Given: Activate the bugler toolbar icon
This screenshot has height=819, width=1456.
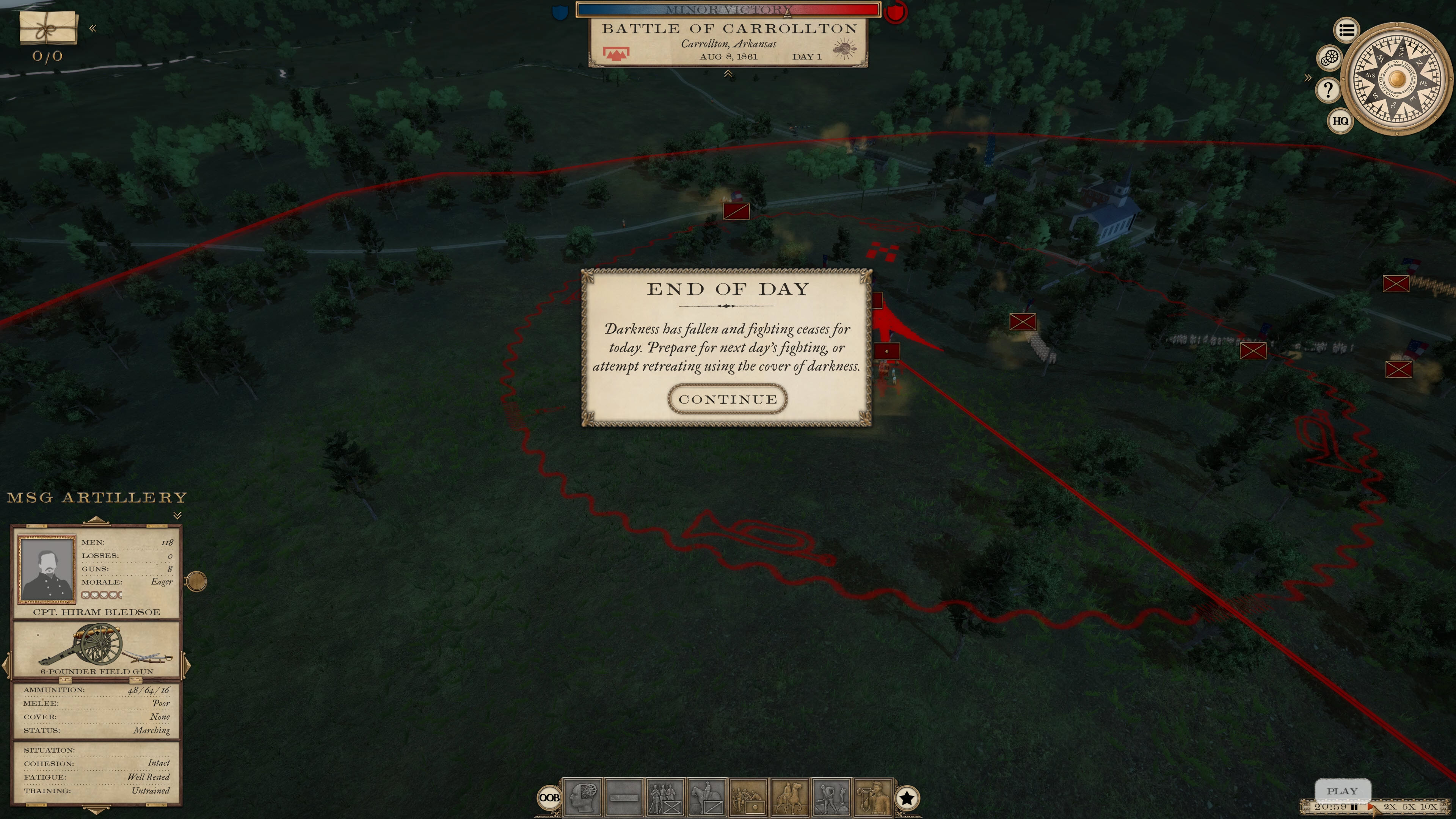Looking at the screenshot, I should (x=872, y=797).
